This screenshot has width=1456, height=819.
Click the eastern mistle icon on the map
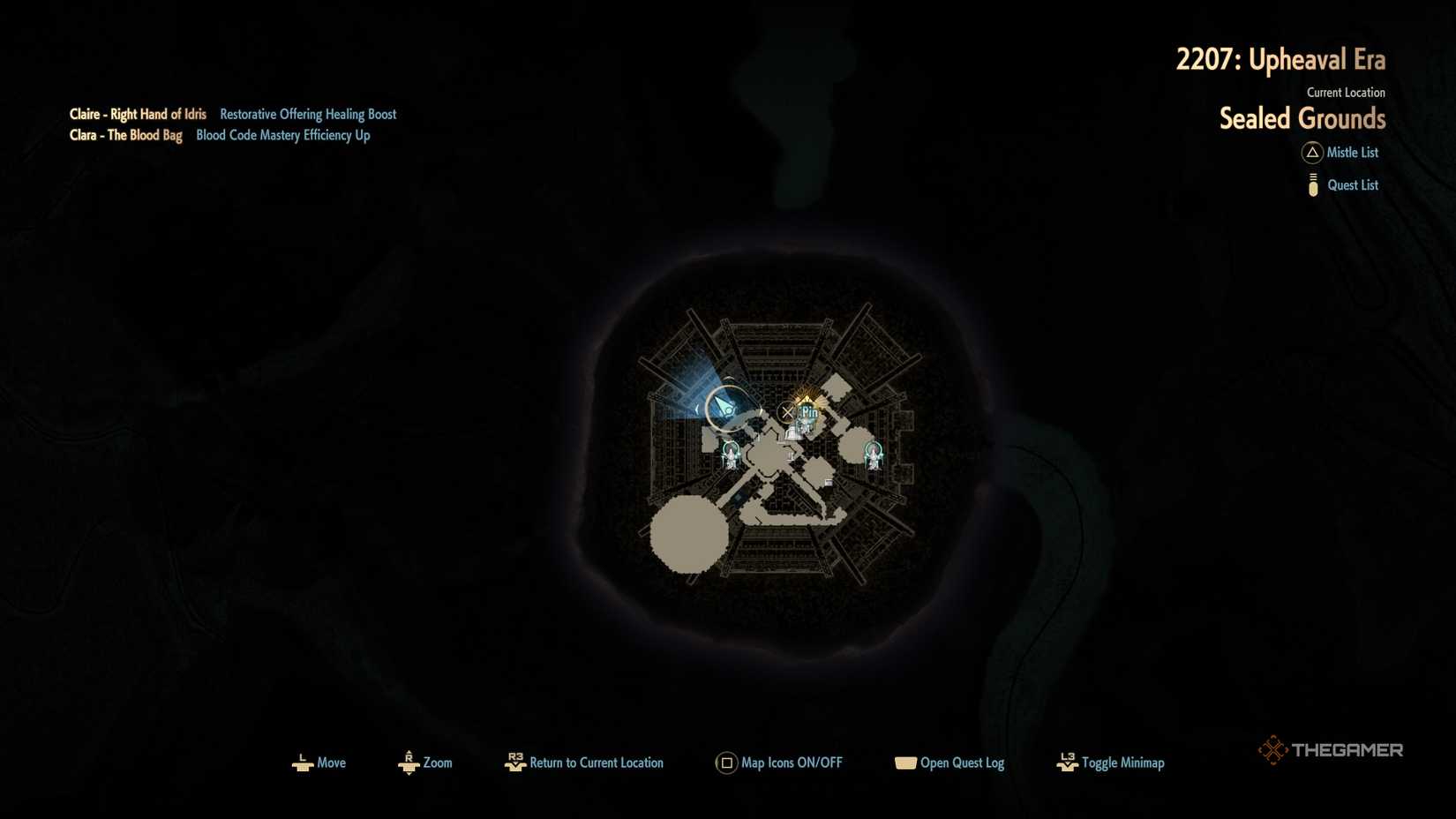pyautogui.click(x=875, y=455)
